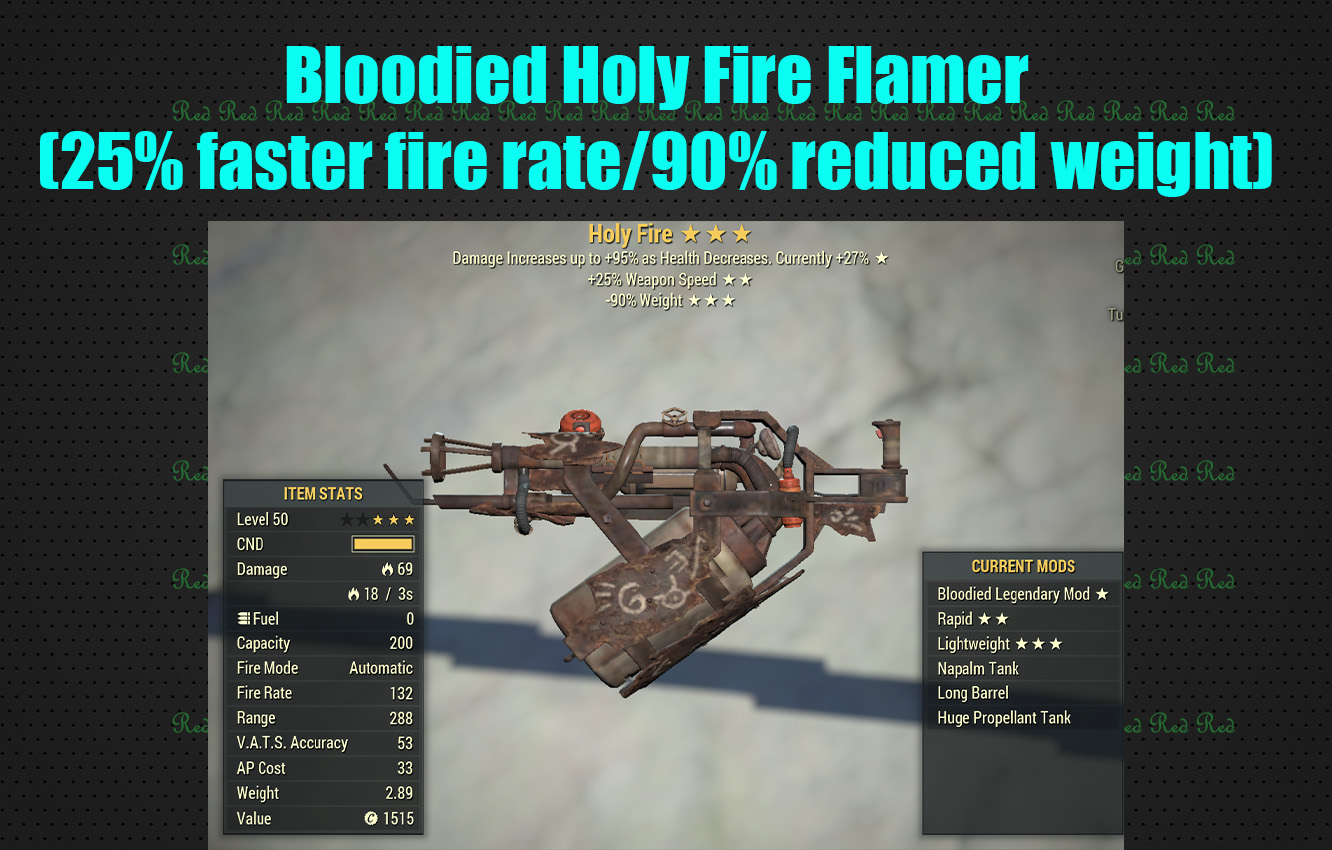Select the CURRENT MODS header

[x=1022, y=566]
